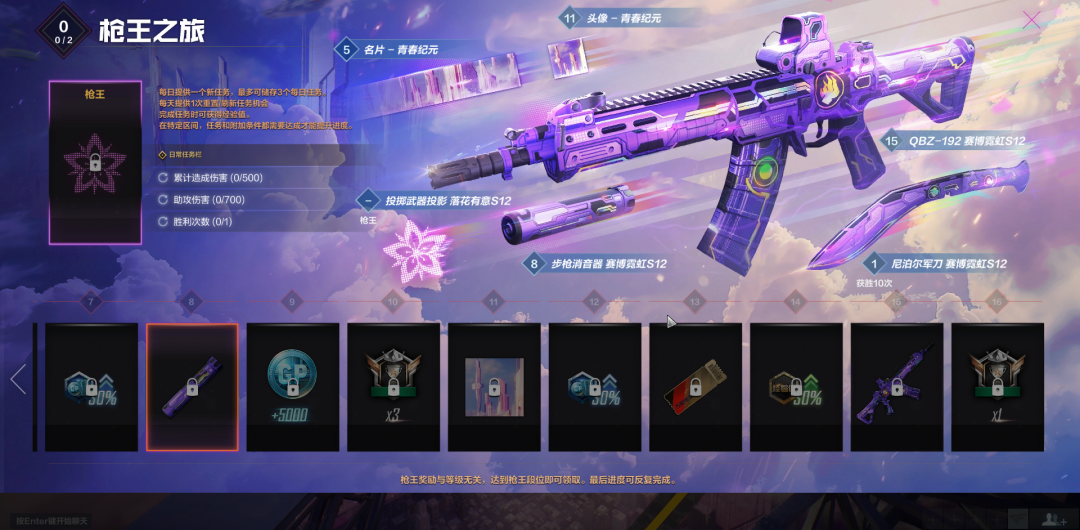The width and height of the screenshot is (1080, 530).
Task: Open the locked 枪王 star reward card
Action: click(96, 163)
